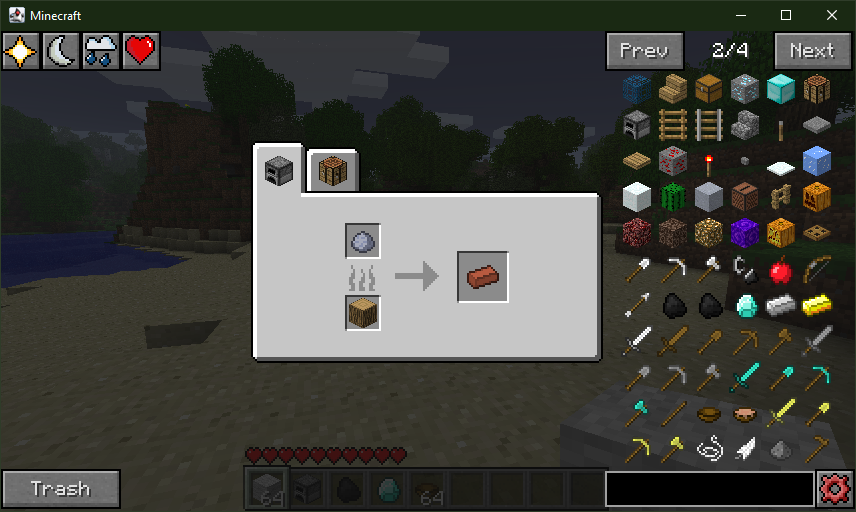Focus the item search box

(x=709, y=489)
